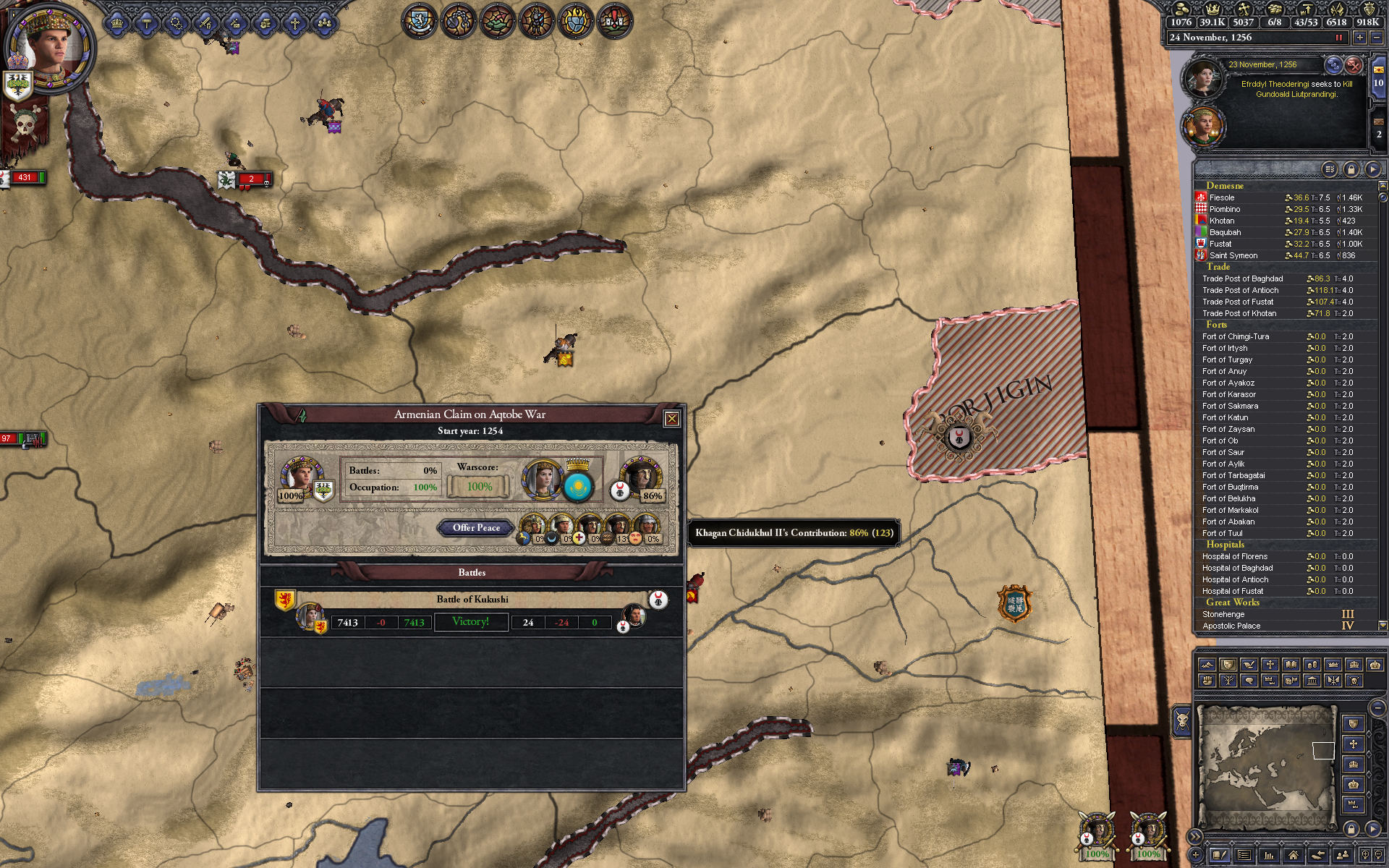Screen dimensions: 1389x868
Task: Open Trade Post of Baghdad from the outliner
Action: tap(1243, 278)
